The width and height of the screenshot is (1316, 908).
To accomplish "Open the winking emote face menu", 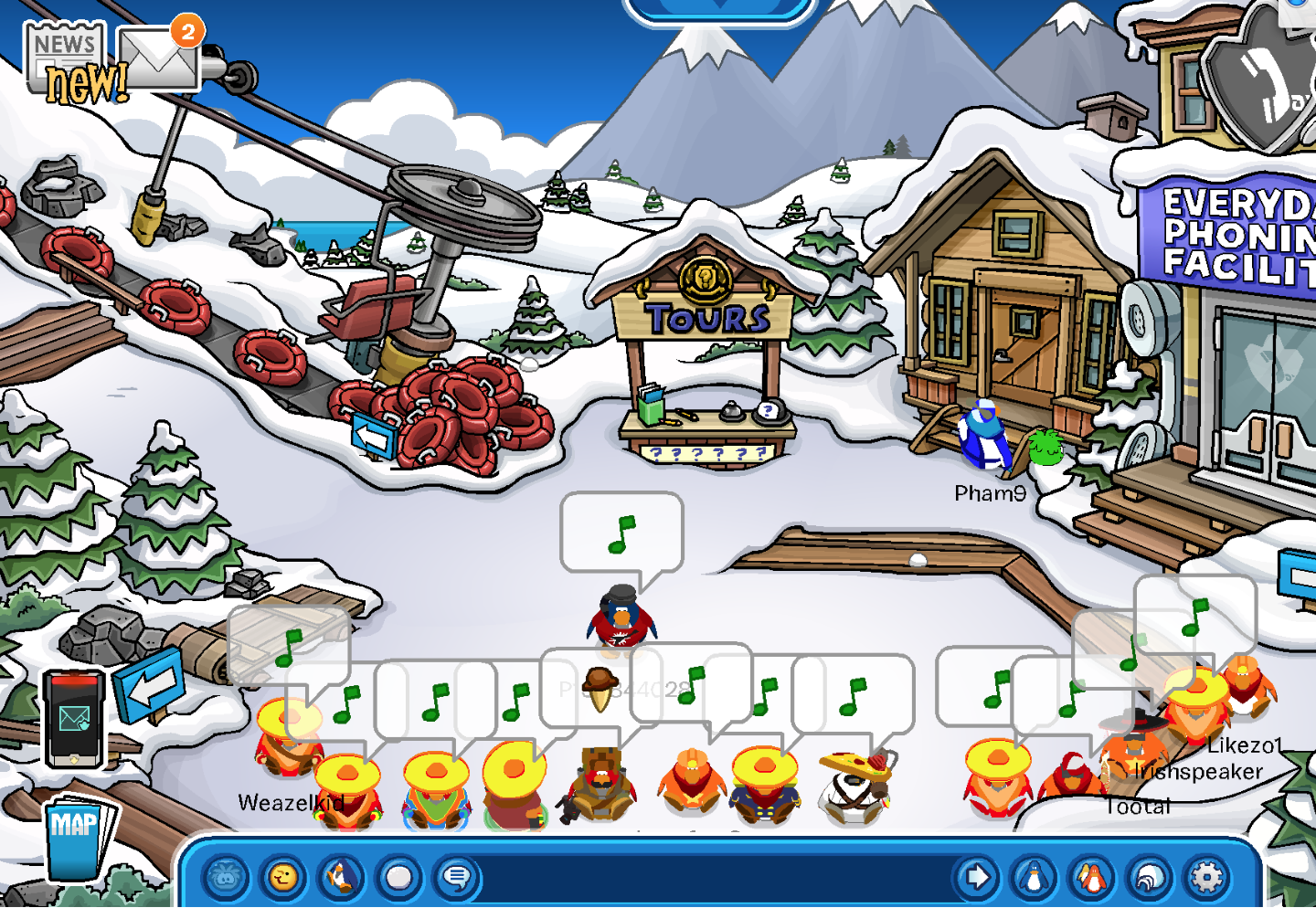I will 283,879.
